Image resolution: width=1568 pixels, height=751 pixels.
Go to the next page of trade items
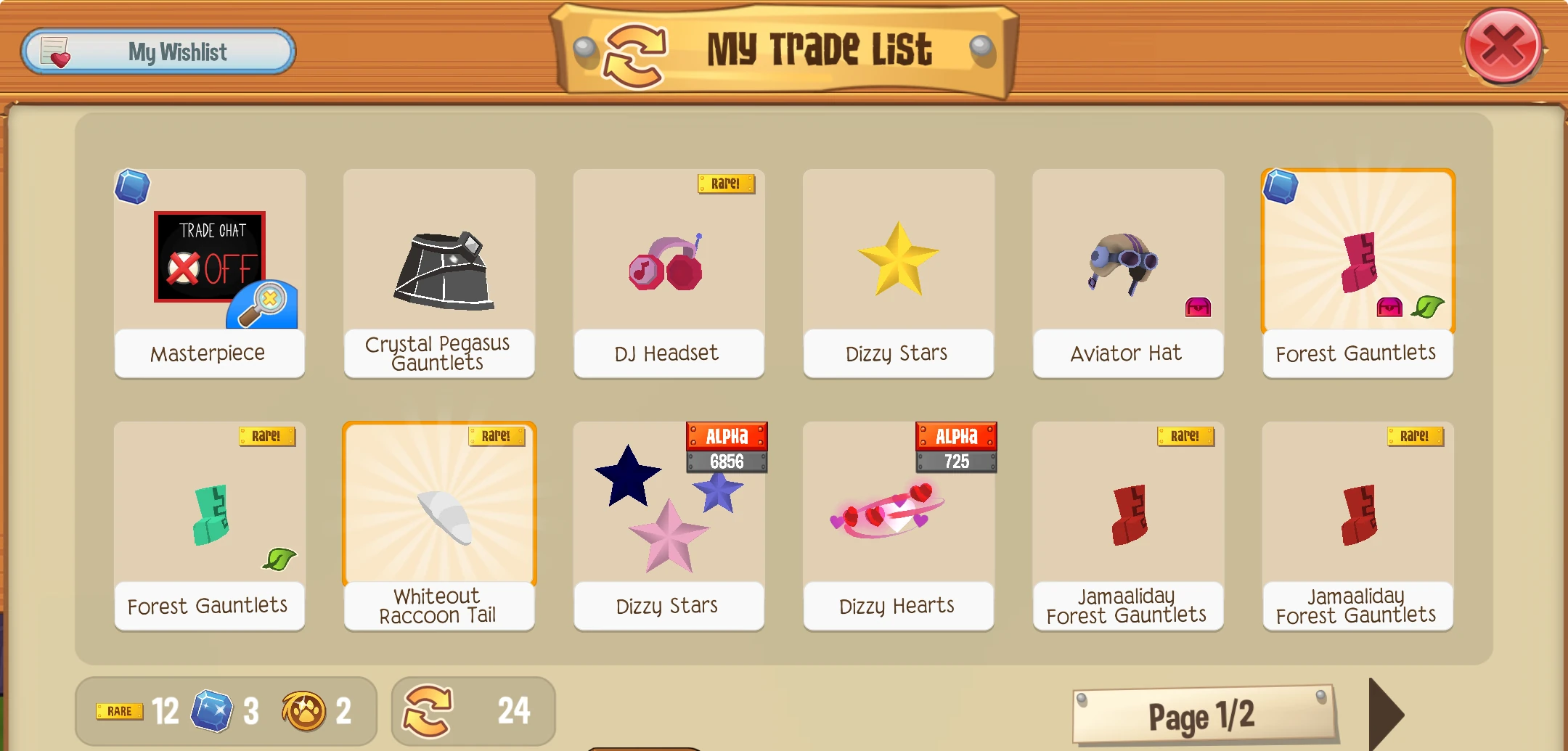(x=1392, y=715)
